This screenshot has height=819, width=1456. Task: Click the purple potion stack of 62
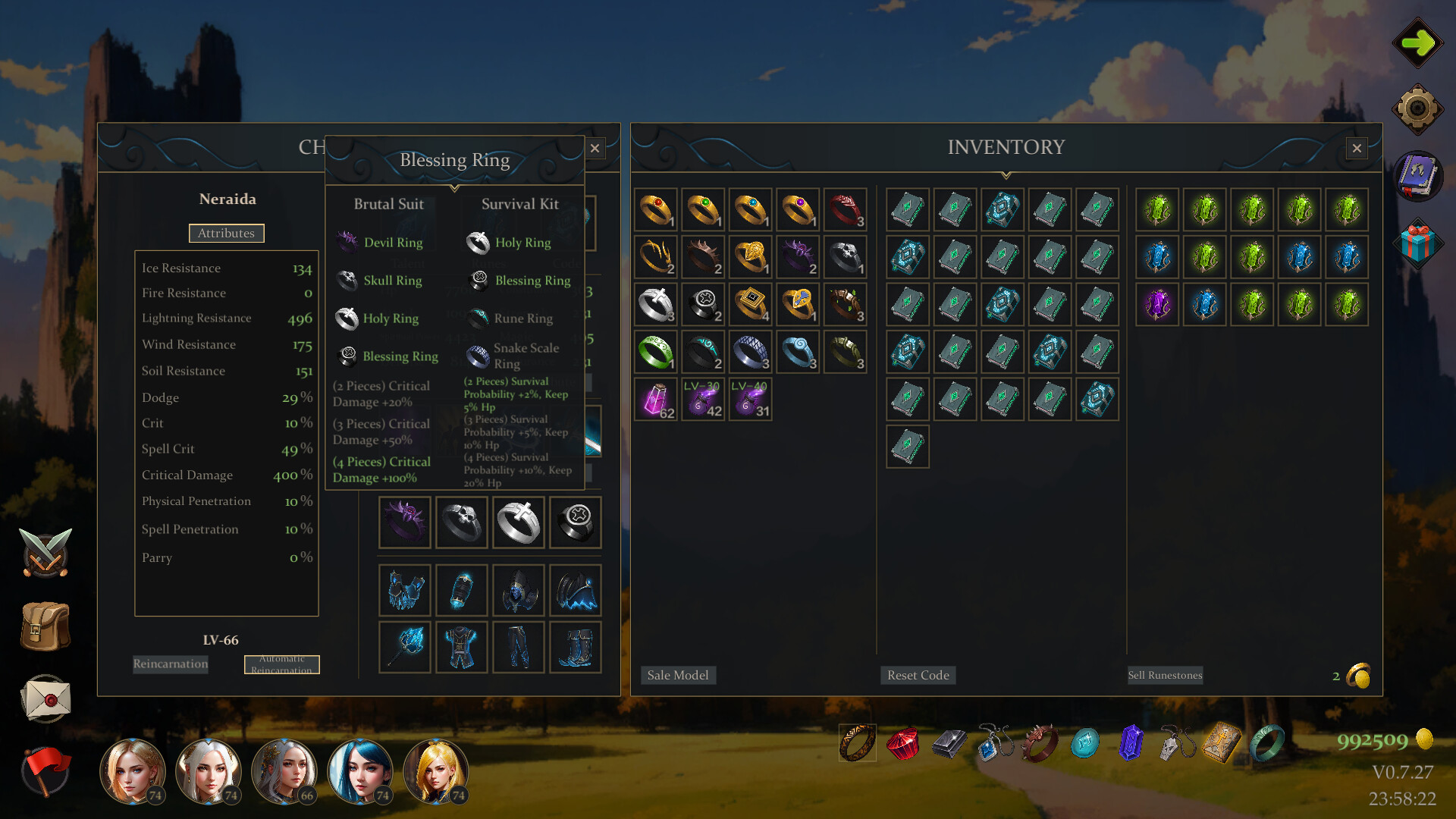[655, 400]
